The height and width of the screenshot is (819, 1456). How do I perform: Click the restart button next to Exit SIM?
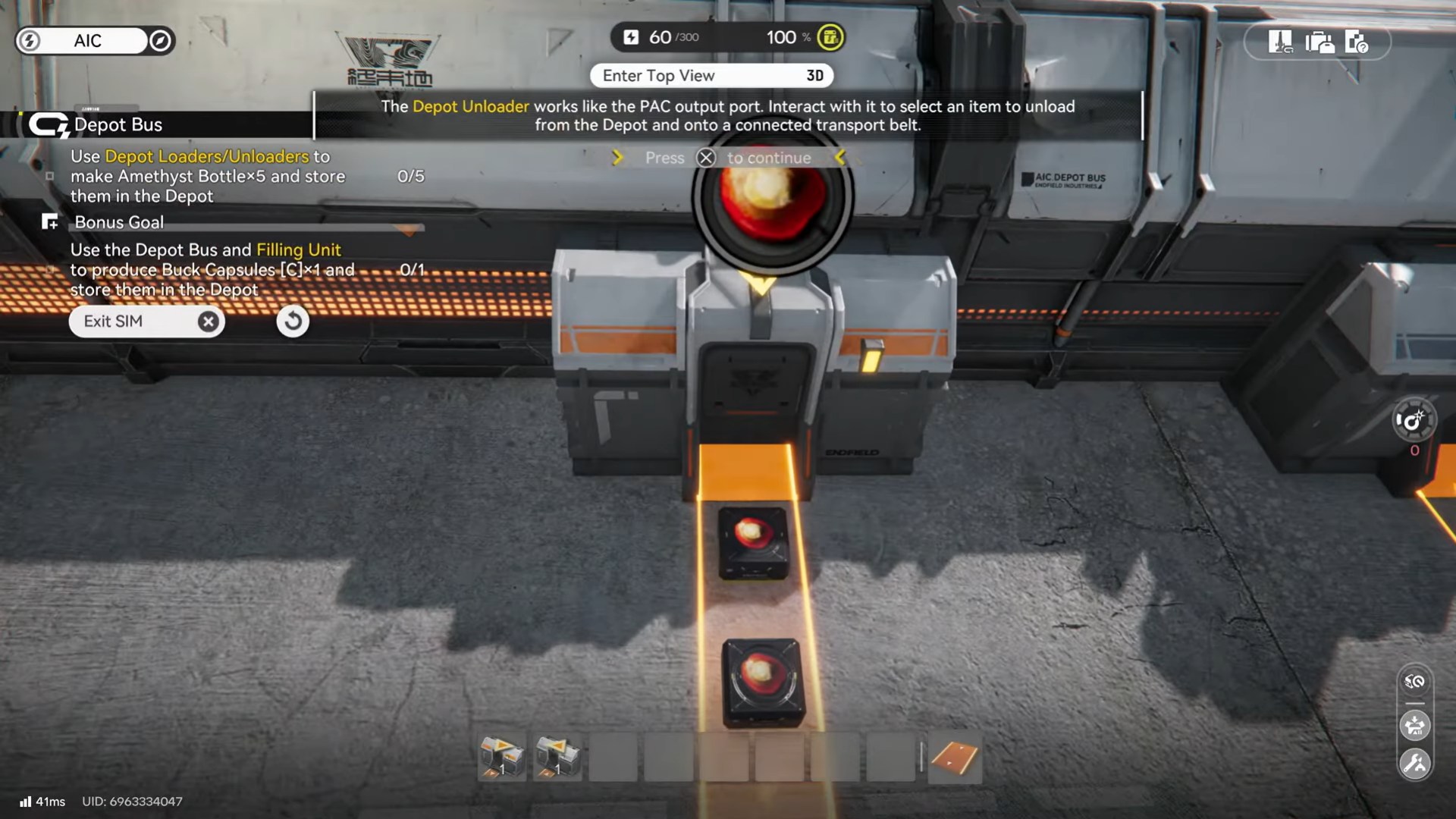point(293,321)
